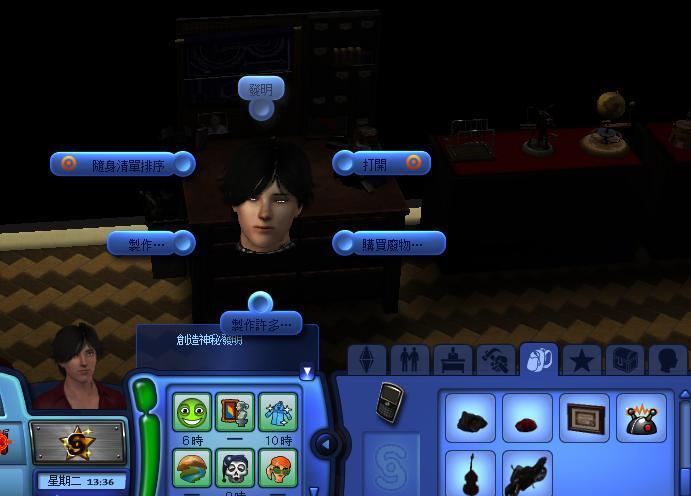
Task: Switch to the star tab
Action: click(x=582, y=360)
